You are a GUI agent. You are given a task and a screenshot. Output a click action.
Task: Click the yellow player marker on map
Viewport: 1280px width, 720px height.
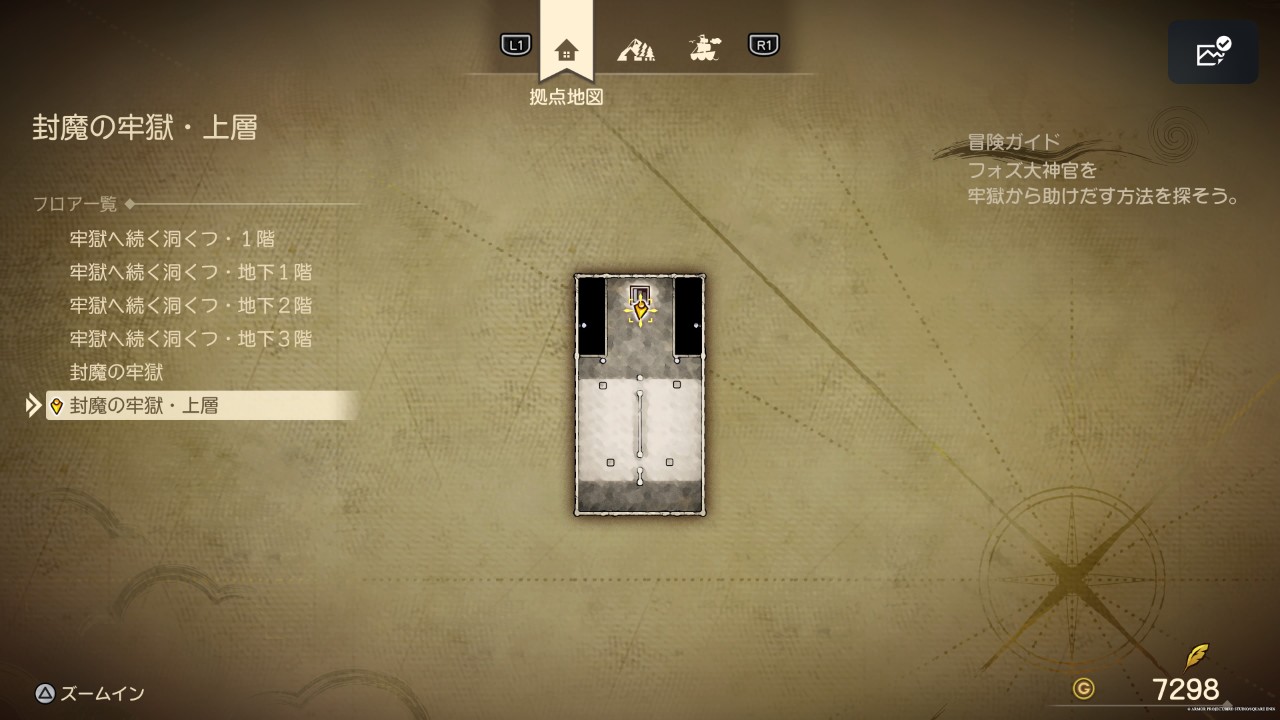(640, 311)
